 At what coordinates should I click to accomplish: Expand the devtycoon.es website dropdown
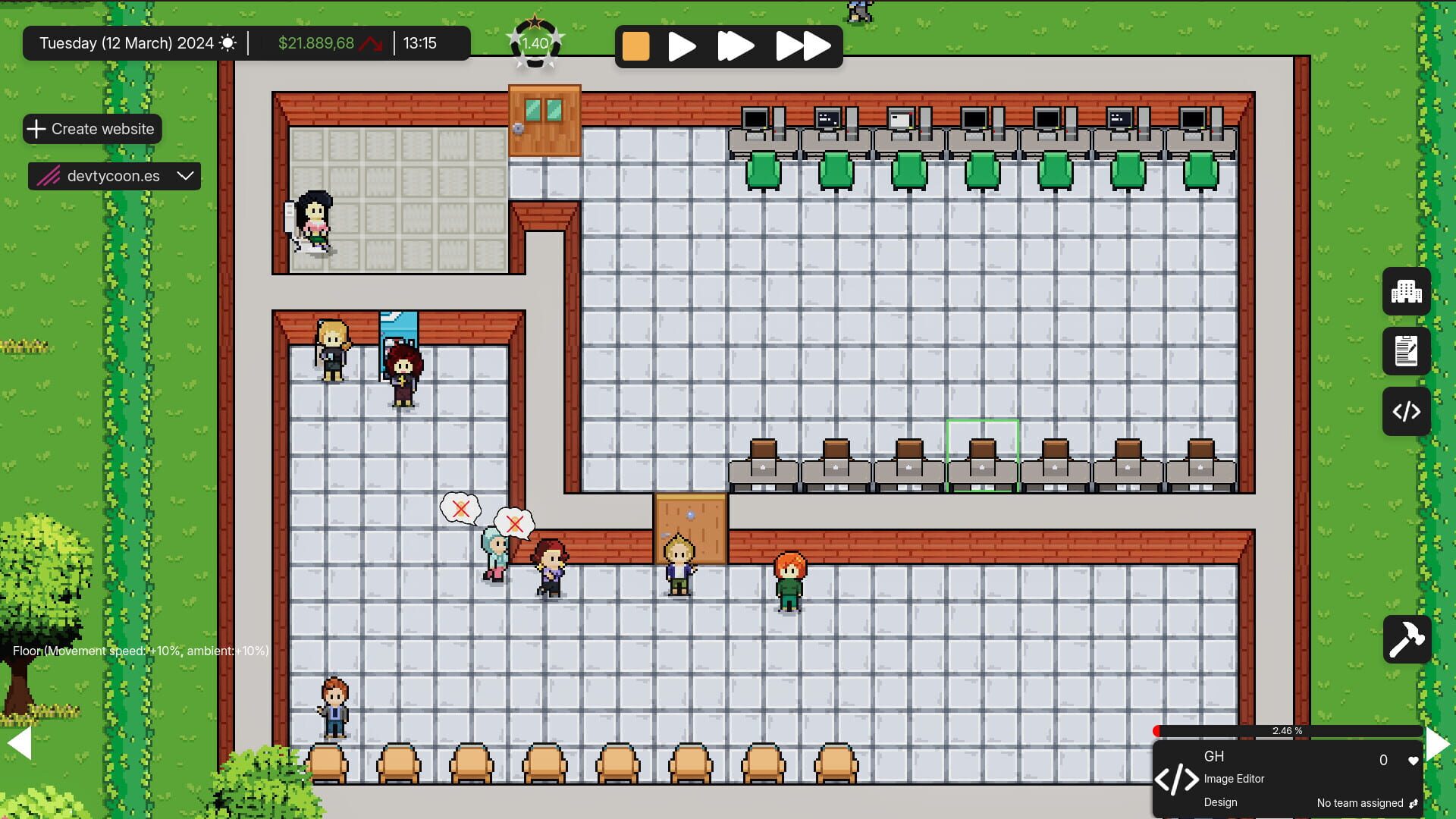pyautogui.click(x=184, y=176)
